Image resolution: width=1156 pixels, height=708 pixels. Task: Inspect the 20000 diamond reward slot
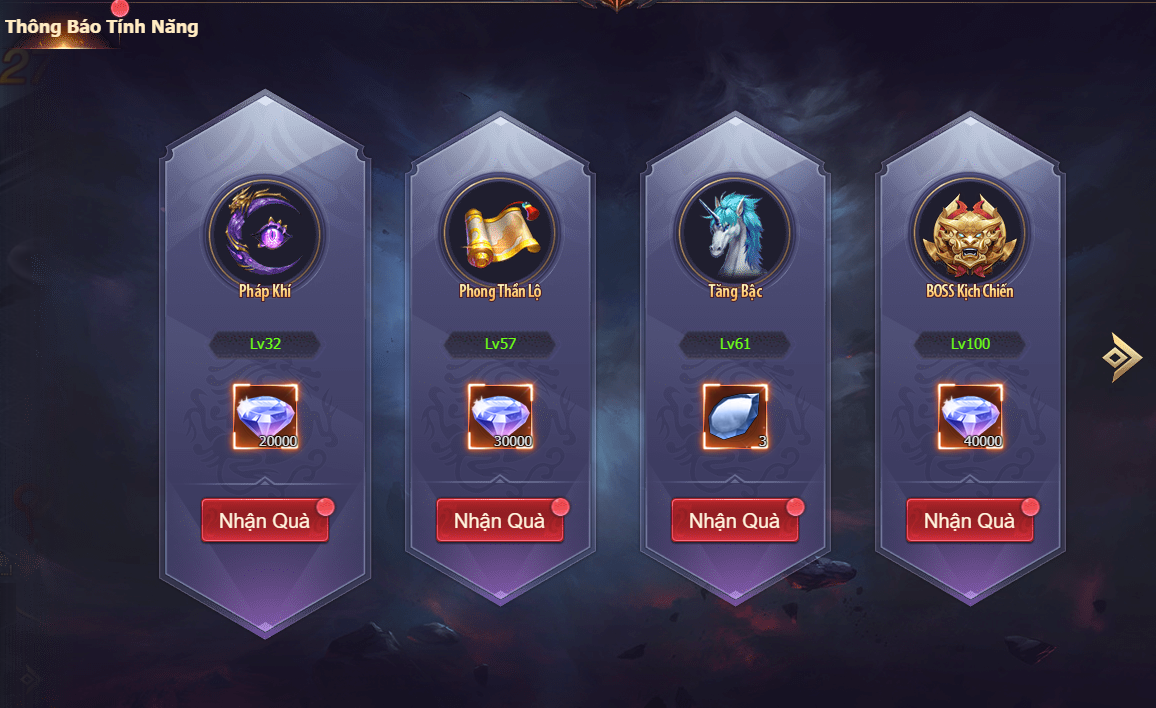click(x=265, y=416)
